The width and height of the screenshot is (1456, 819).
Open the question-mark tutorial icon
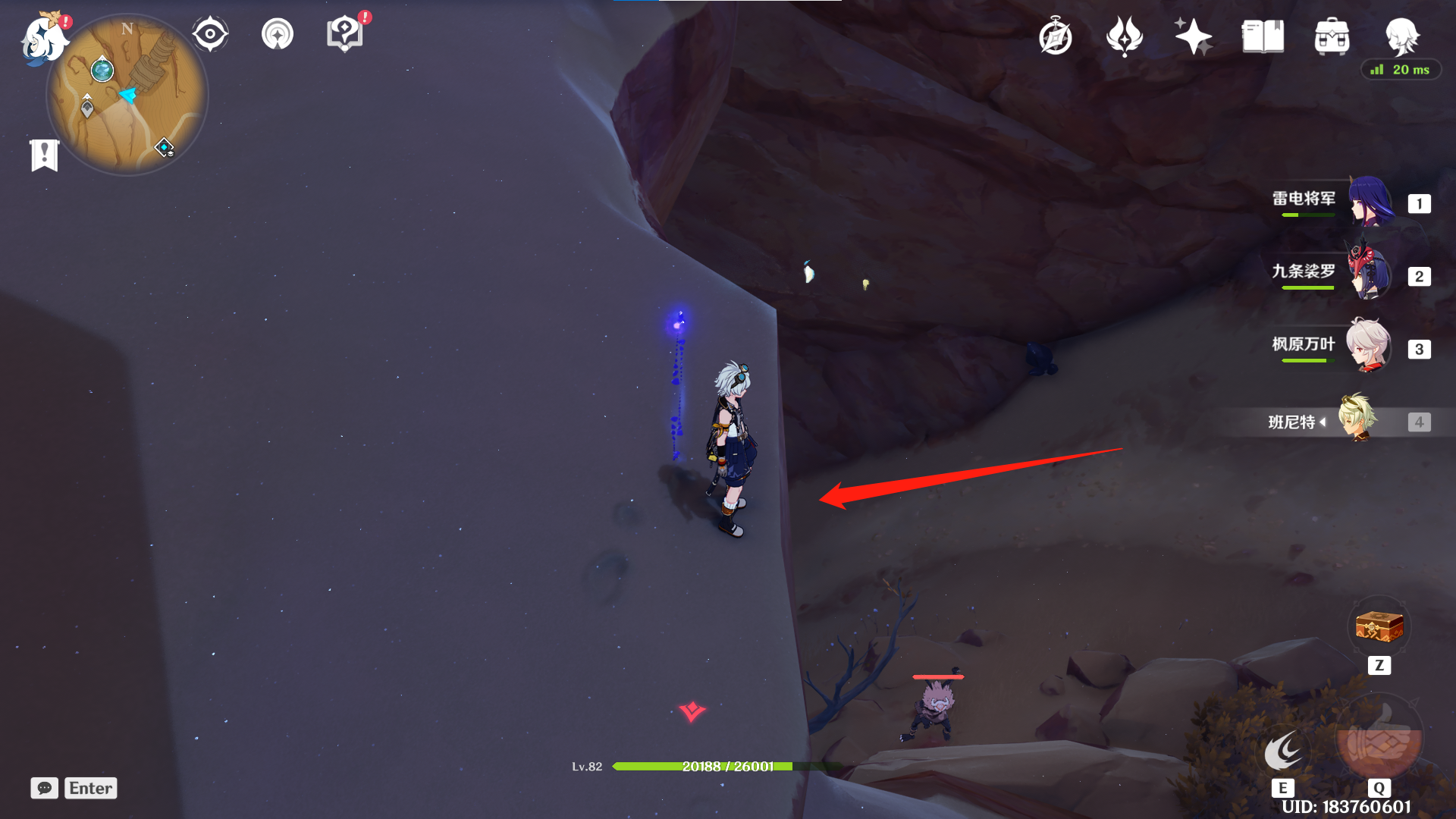coord(345,34)
